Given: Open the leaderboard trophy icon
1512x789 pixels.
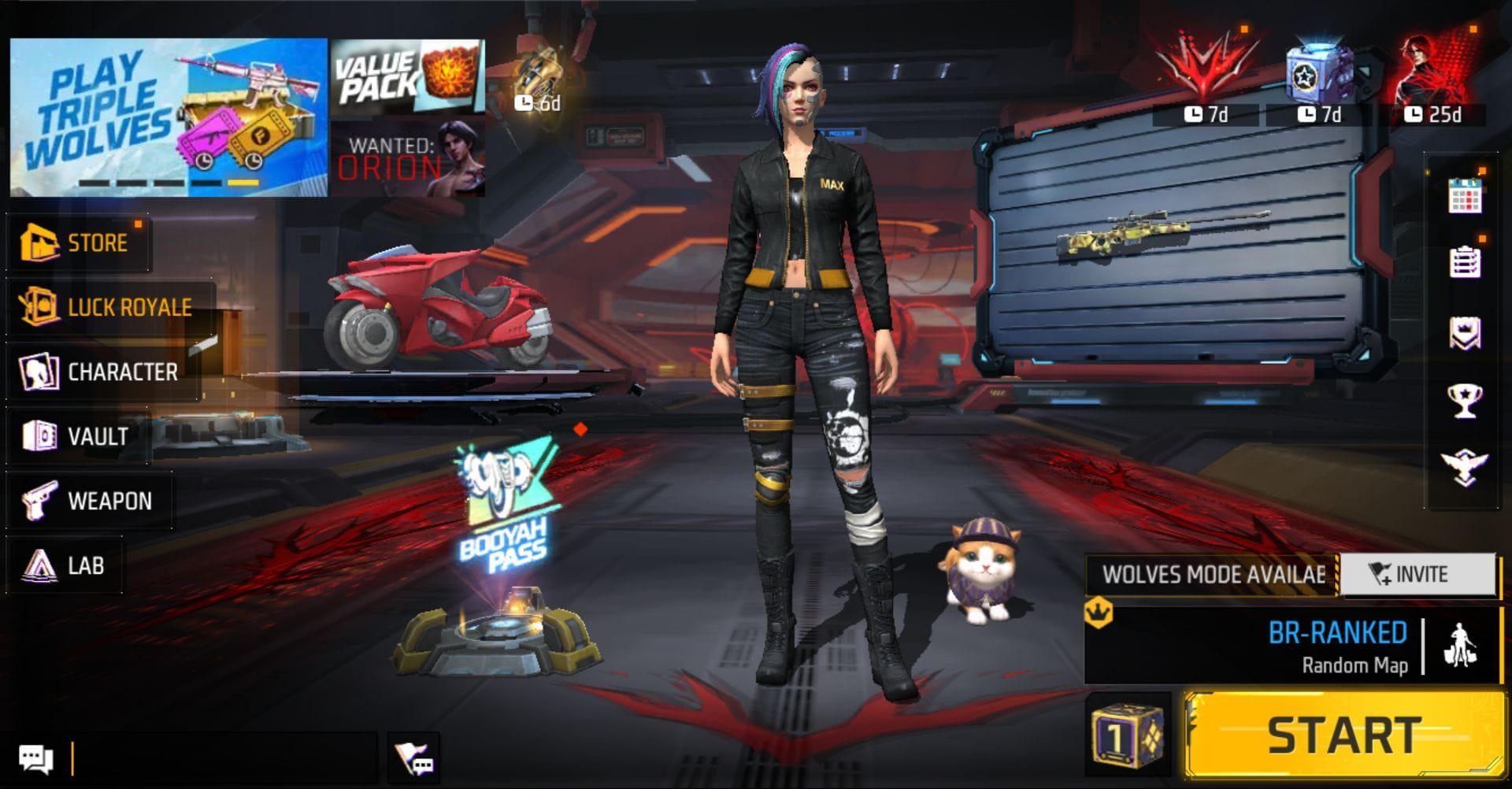Looking at the screenshot, I should click(x=1465, y=400).
